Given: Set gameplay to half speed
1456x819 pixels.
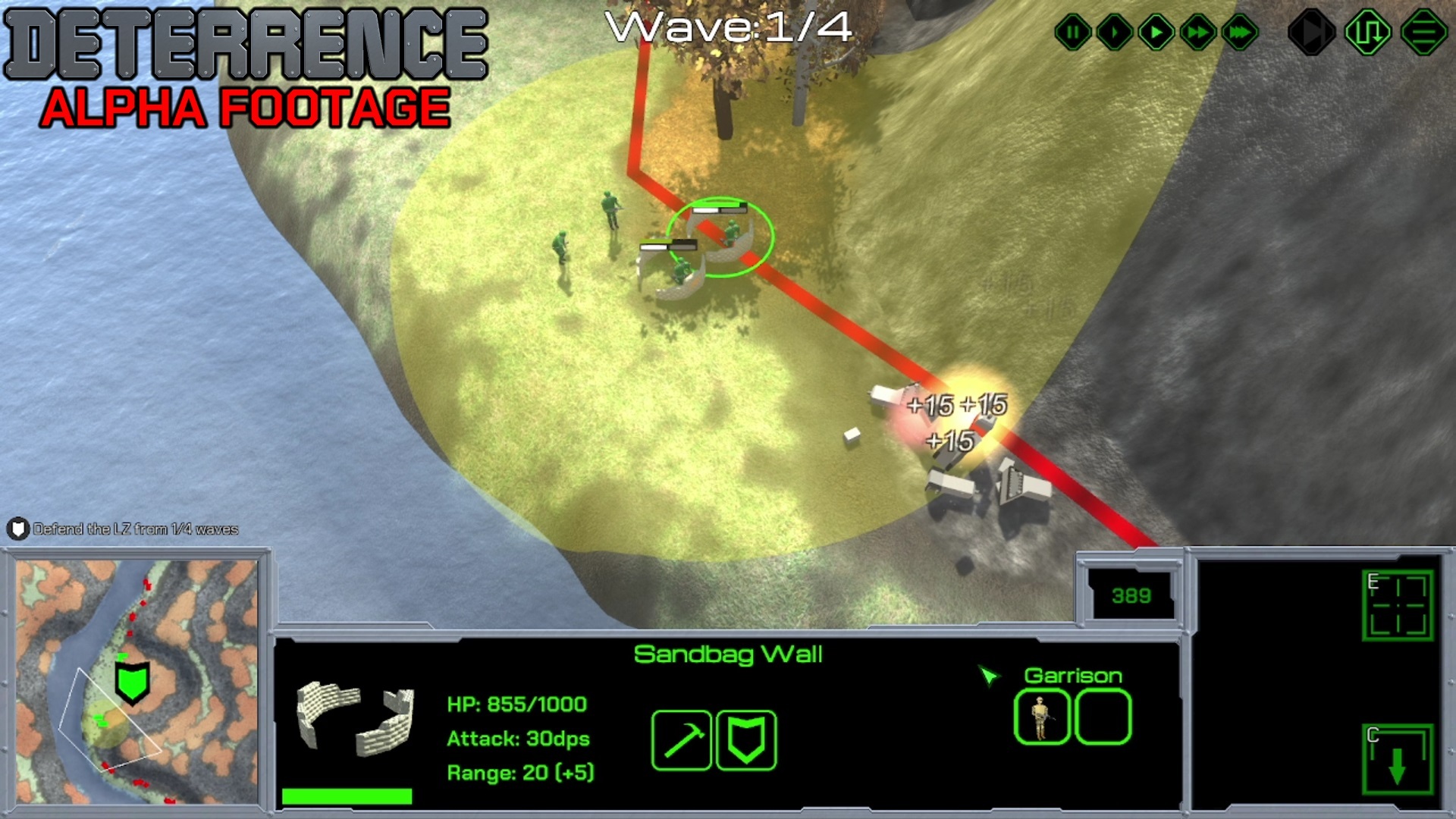Looking at the screenshot, I should coord(1113,32).
